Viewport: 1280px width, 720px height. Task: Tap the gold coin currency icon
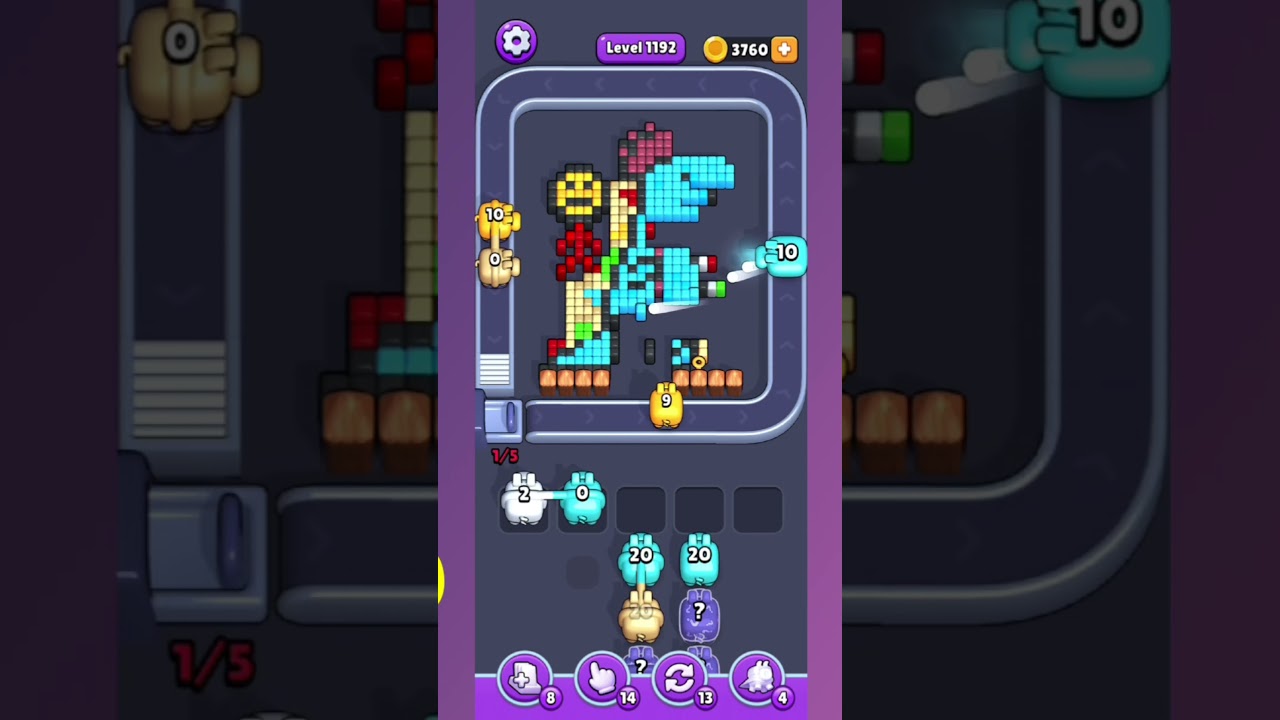click(715, 48)
